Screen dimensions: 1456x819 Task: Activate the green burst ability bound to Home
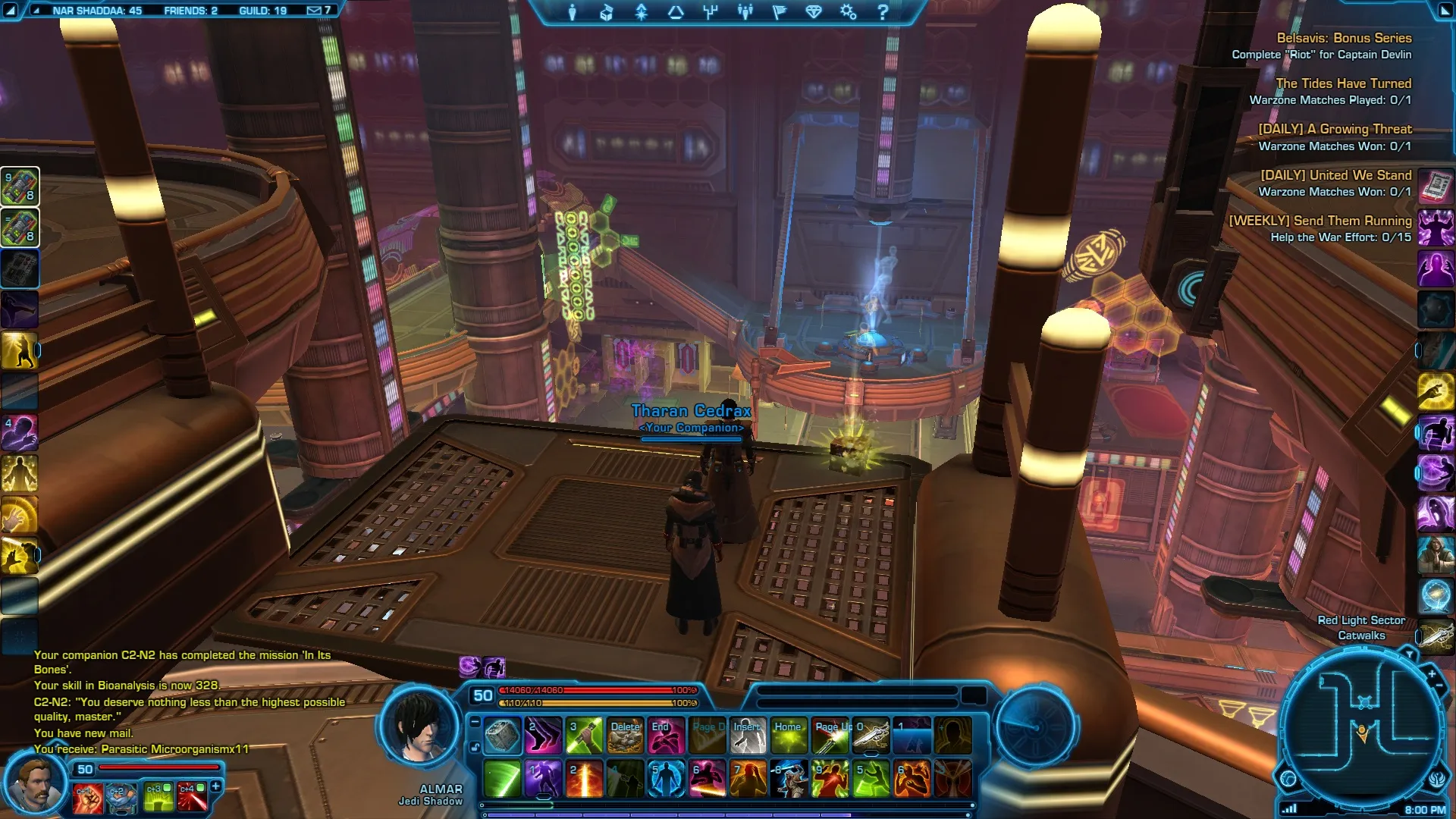[x=789, y=736]
